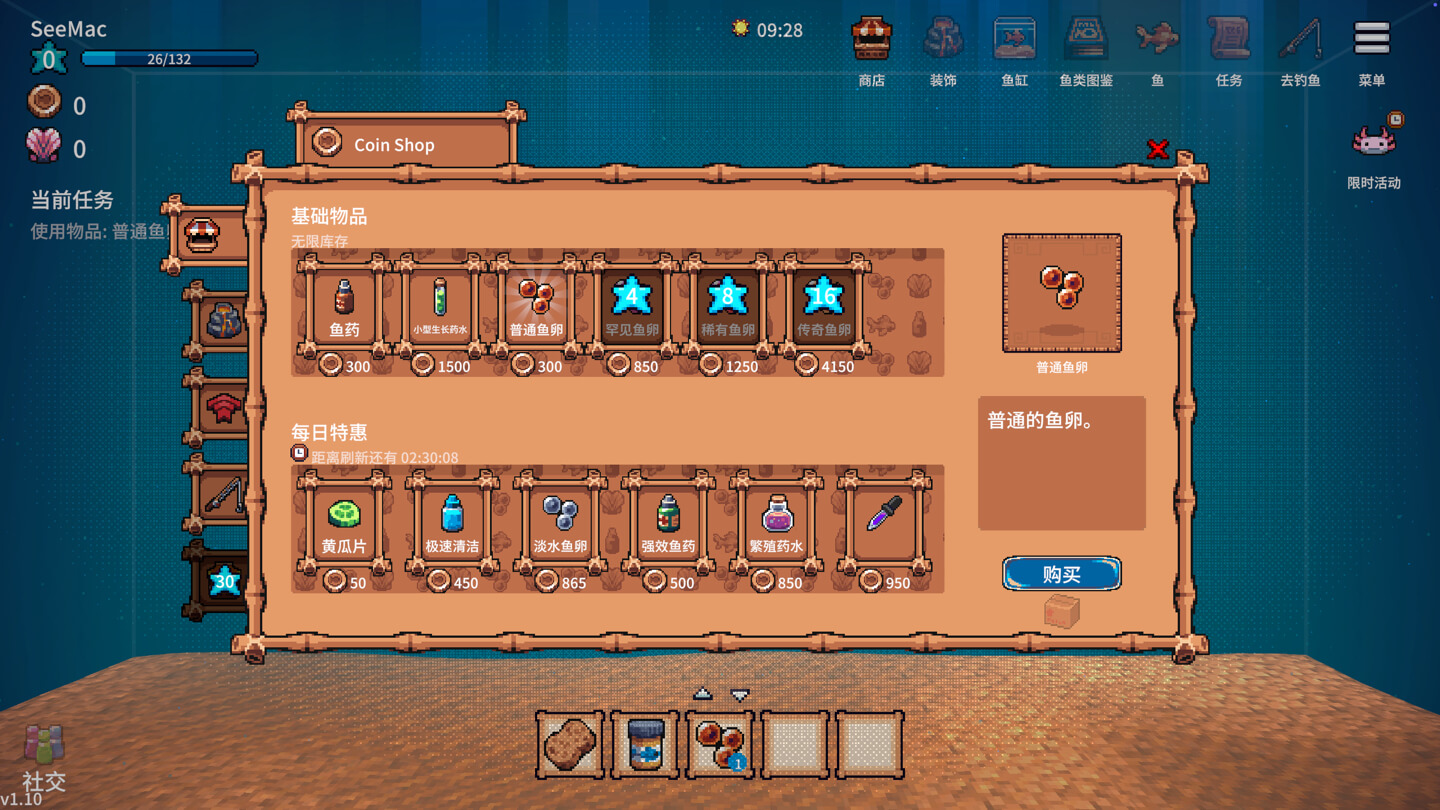Viewport: 1440px width, 810px height.
Task: Choose the 黄瓜片 cucumber slice deal
Action: pos(344,522)
